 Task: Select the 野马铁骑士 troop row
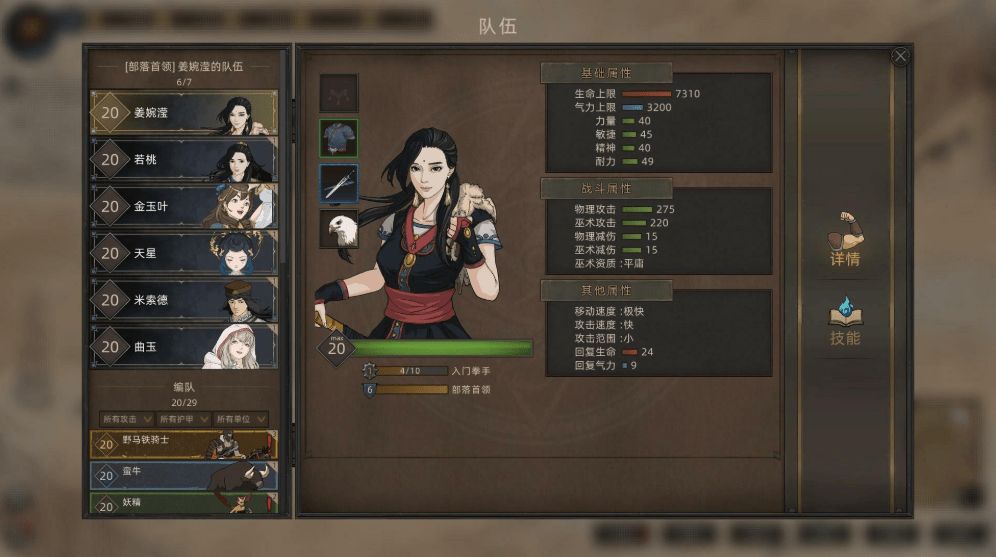tap(184, 444)
